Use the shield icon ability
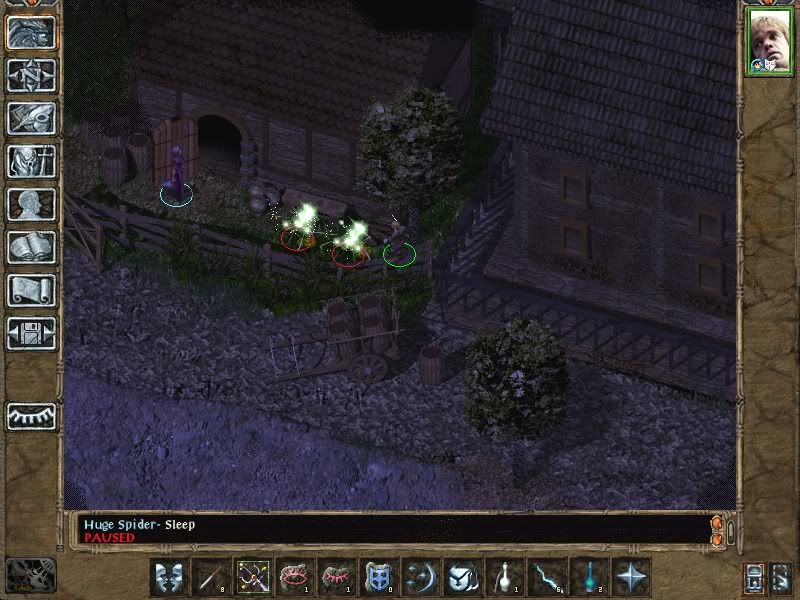Screen dimensions: 800x600 point(379,577)
